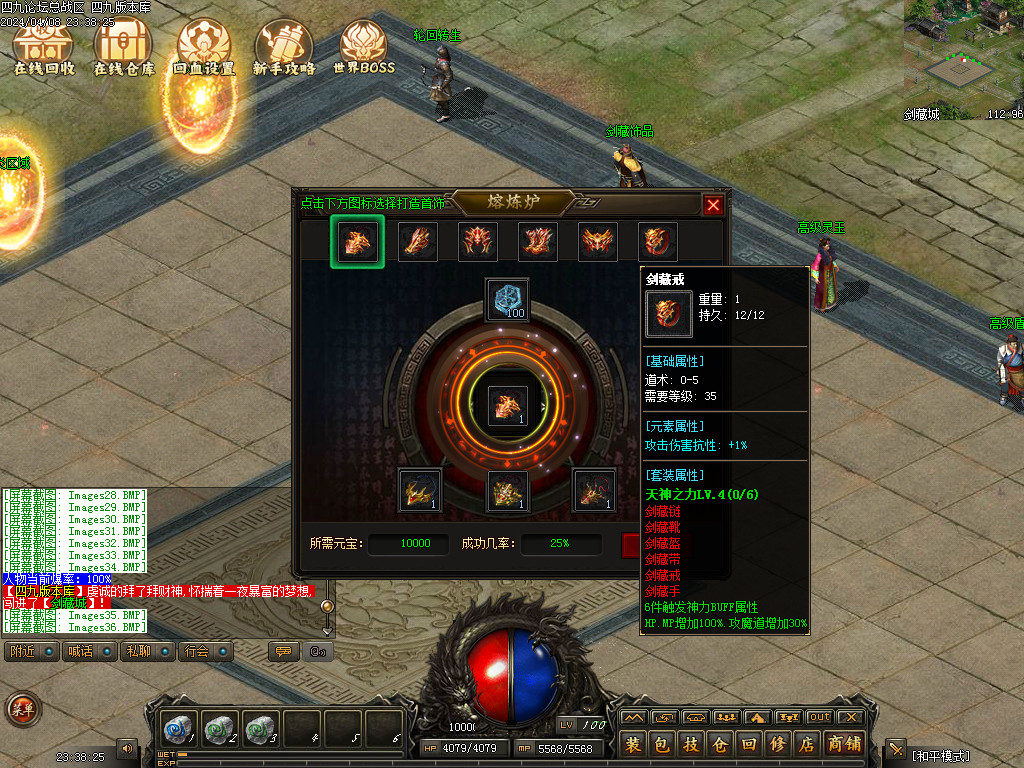The width and height of the screenshot is (1024, 768).
Task: Open the 商铺 shop button
Action: coord(844,744)
